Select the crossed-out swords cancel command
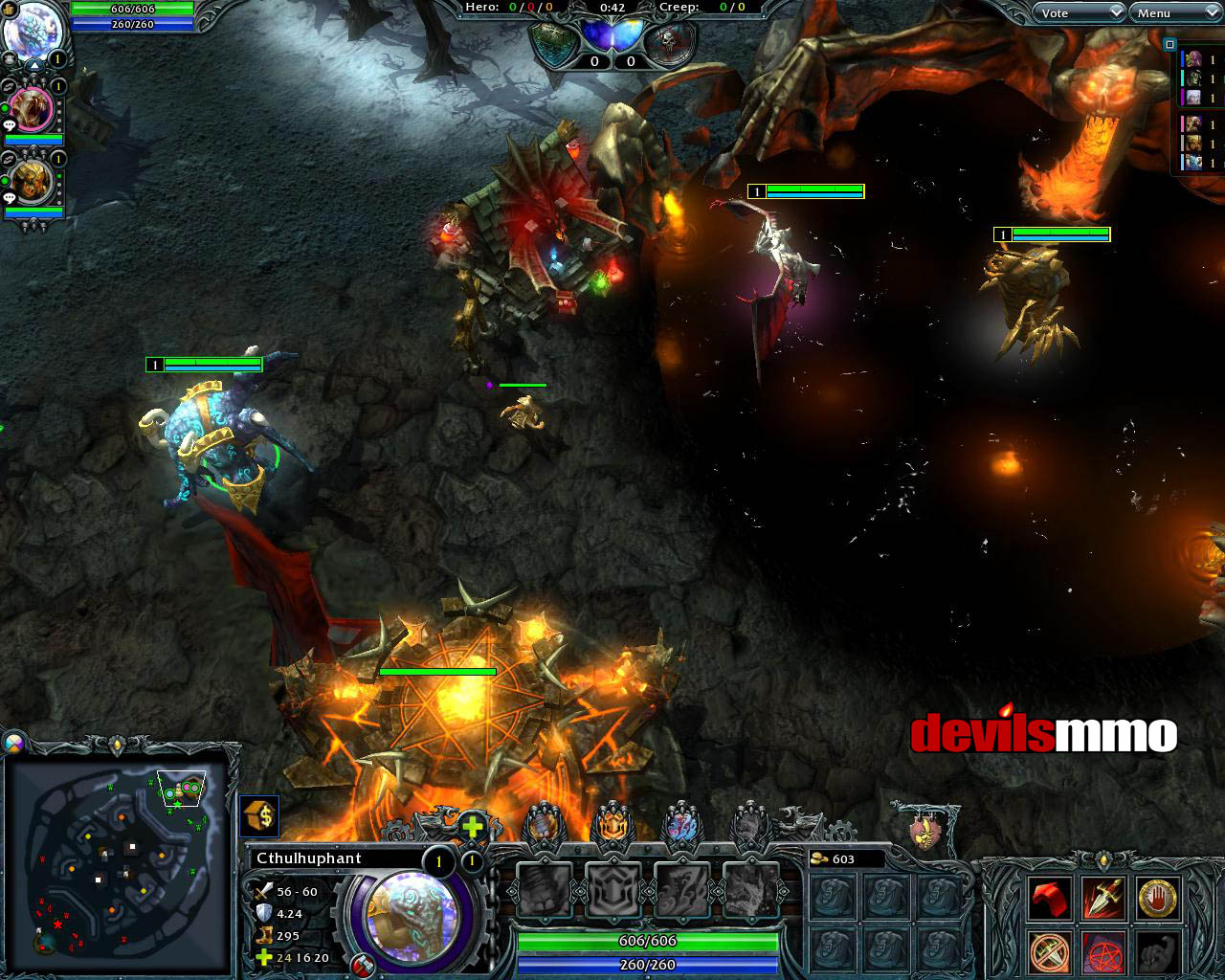Viewport: 1225px width, 980px height. click(1048, 951)
